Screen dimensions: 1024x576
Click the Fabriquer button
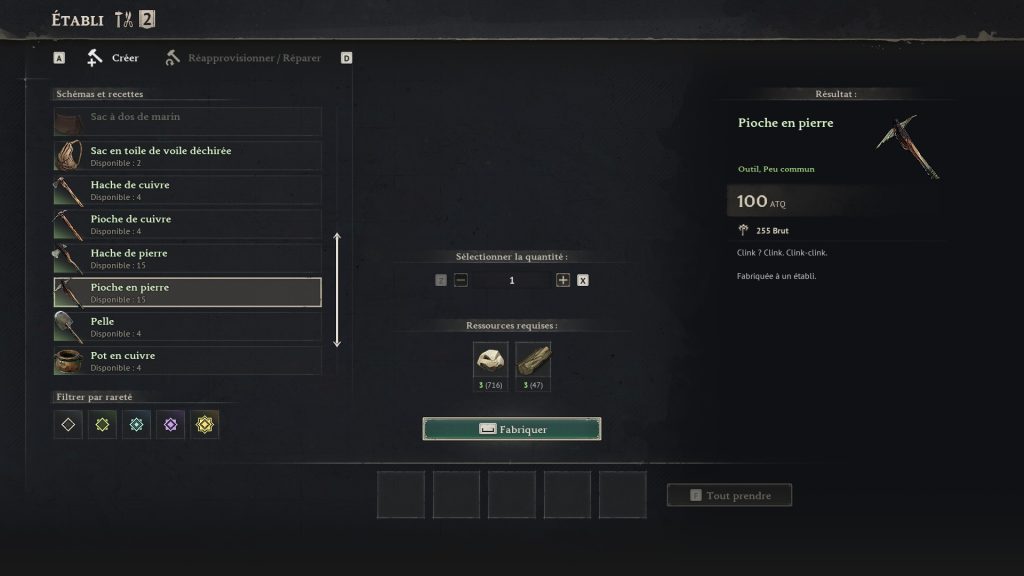512,429
